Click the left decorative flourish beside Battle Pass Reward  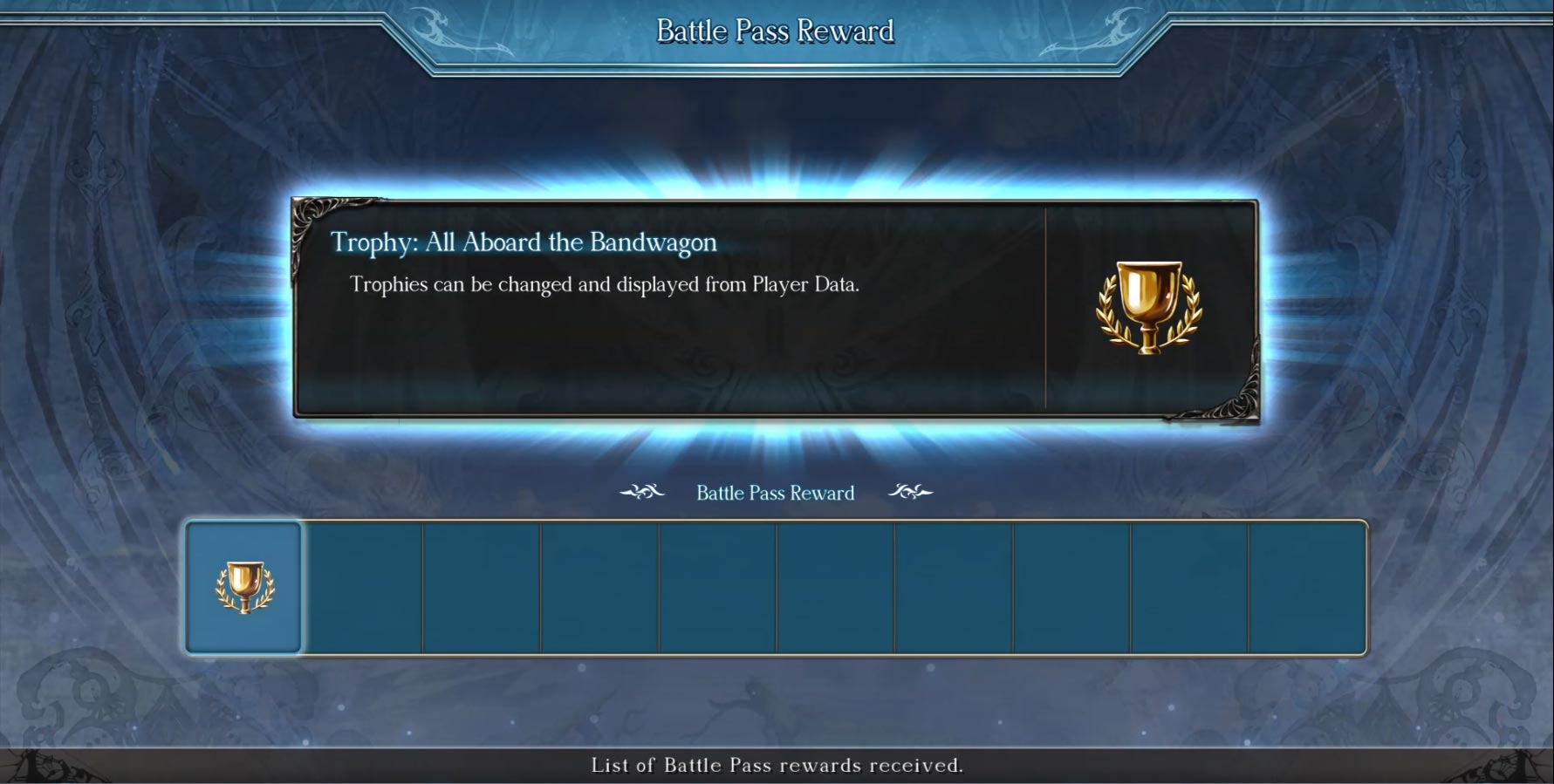642,492
